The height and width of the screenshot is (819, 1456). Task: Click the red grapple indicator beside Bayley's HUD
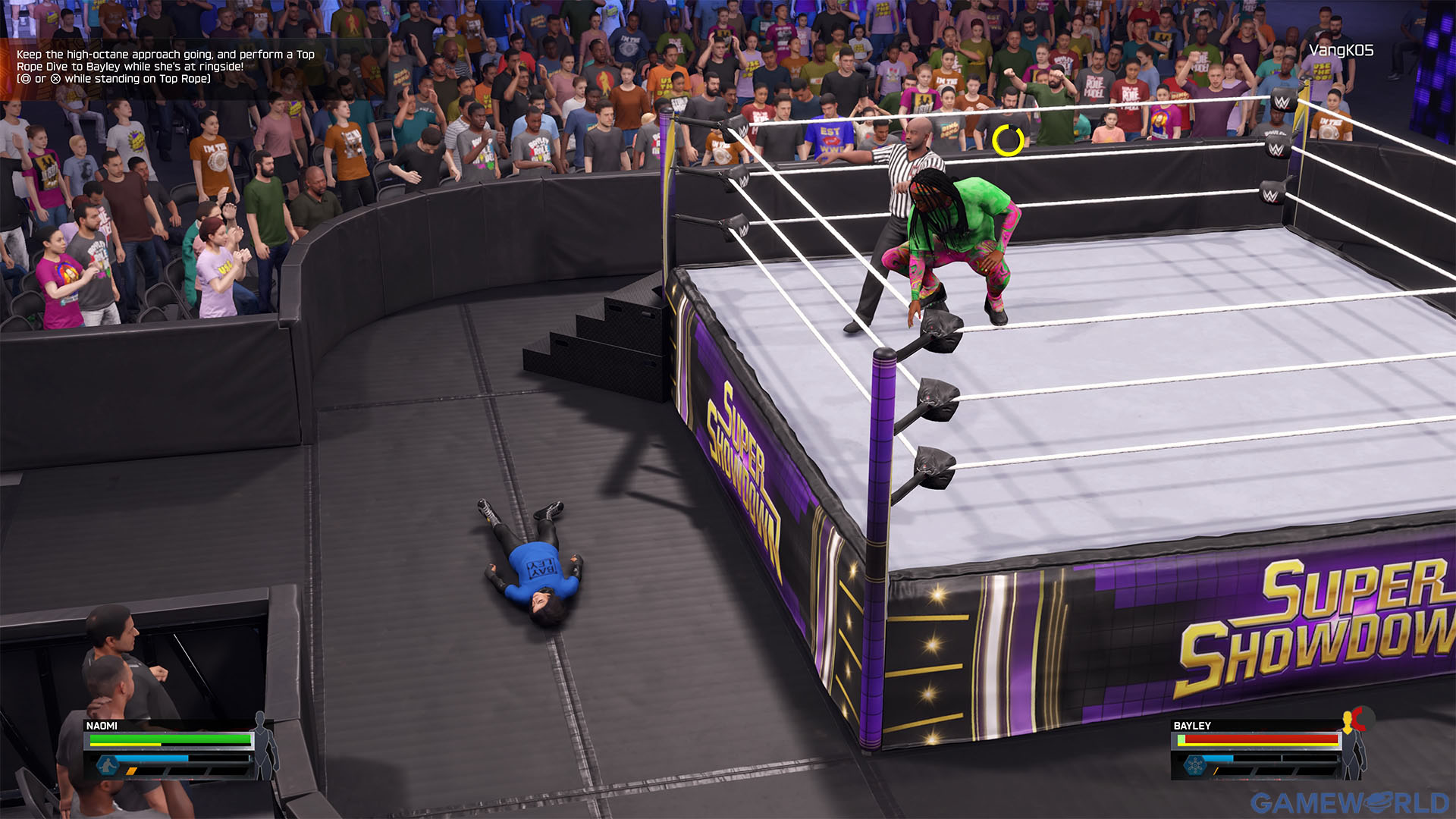tap(1360, 719)
